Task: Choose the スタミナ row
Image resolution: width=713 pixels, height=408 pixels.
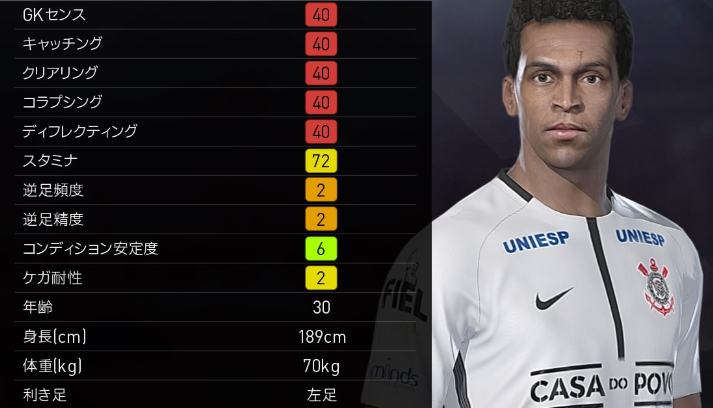Action: coord(215,160)
